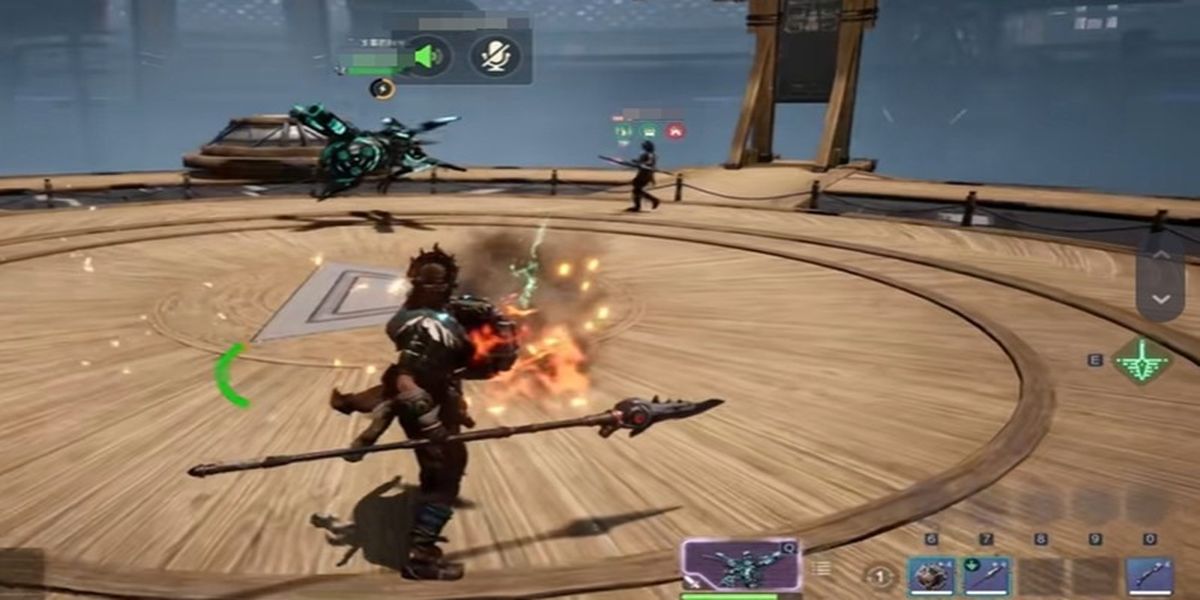The width and height of the screenshot is (1200, 600).
Task: Equip the spear in hotbar slot 7
Action: pos(985,577)
